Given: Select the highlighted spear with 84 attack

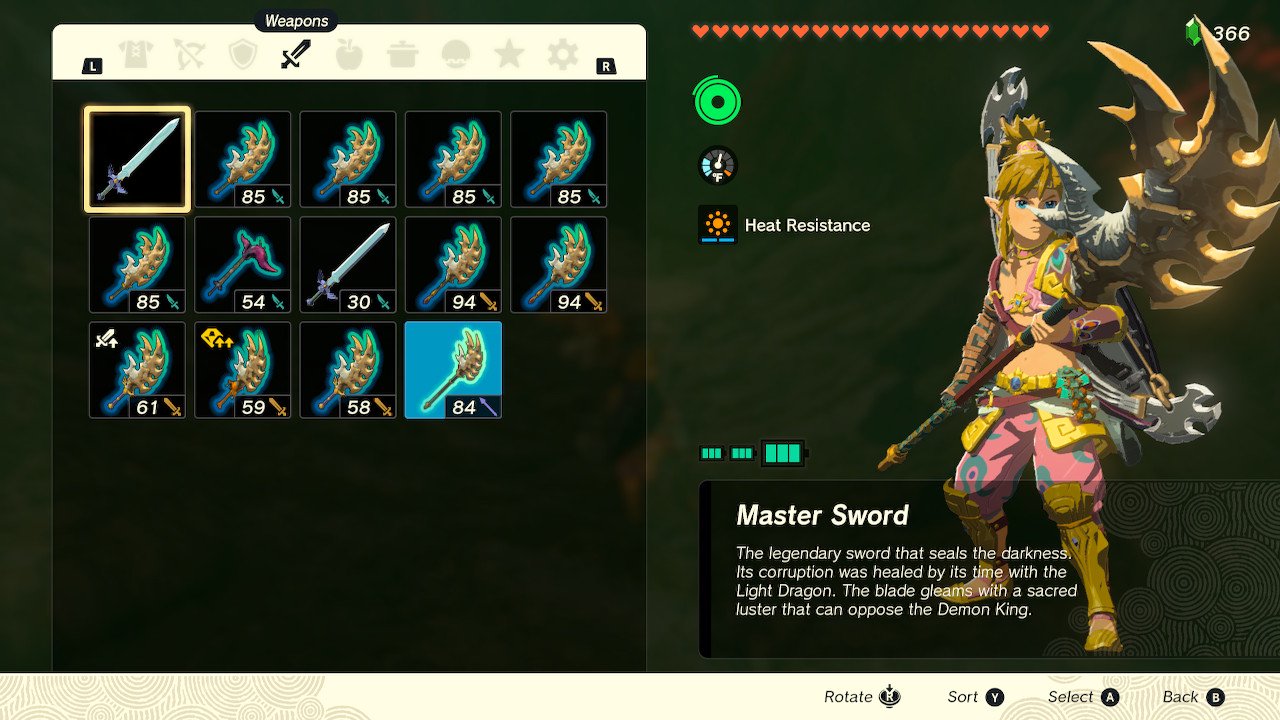Looking at the screenshot, I should tap(453, 370).
